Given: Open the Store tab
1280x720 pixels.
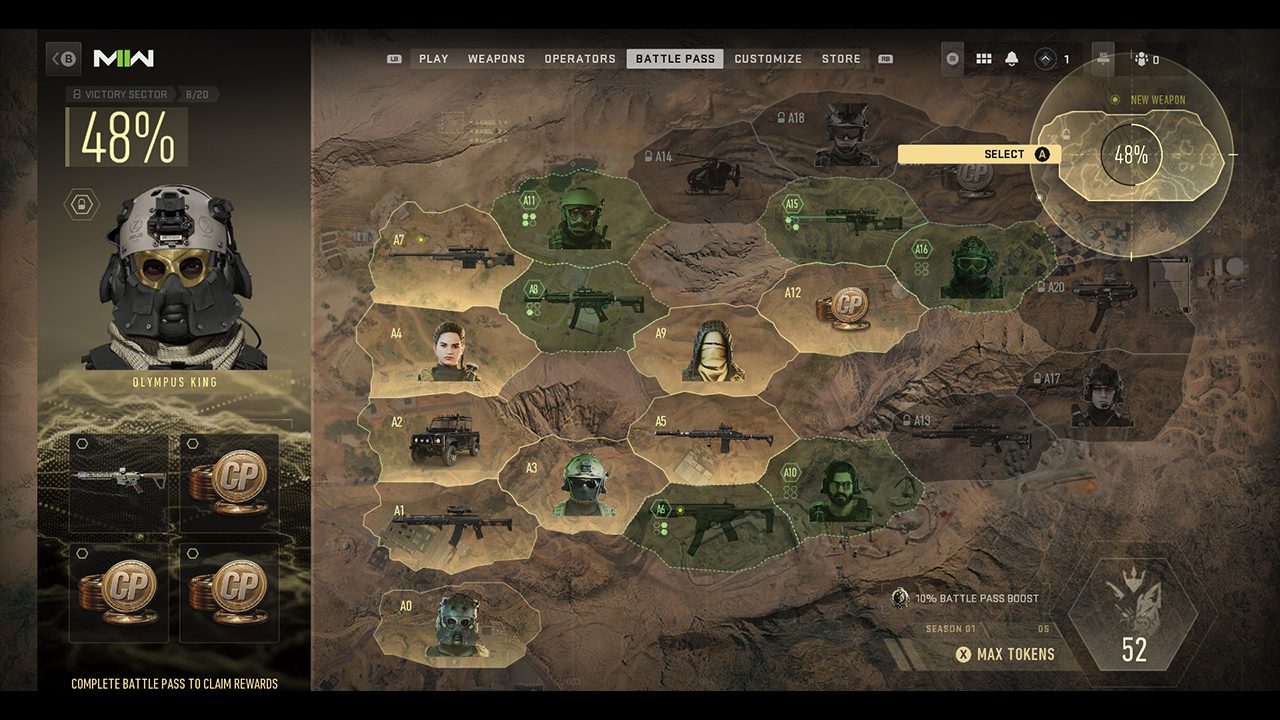Looking at the screenshot, I should point(841,59).
